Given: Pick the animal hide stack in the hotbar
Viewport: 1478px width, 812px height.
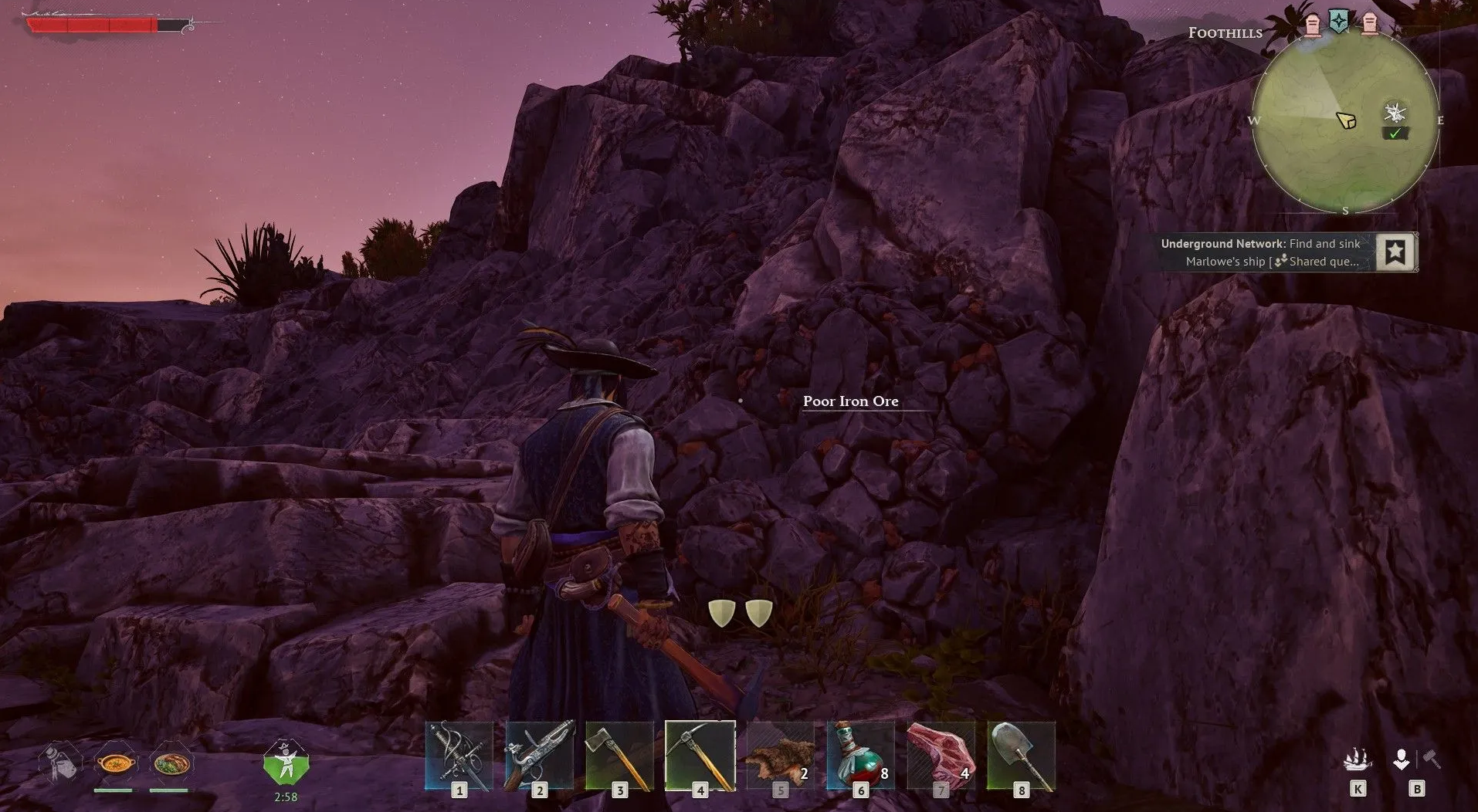Looking at the screenshot, I should 781,756.
